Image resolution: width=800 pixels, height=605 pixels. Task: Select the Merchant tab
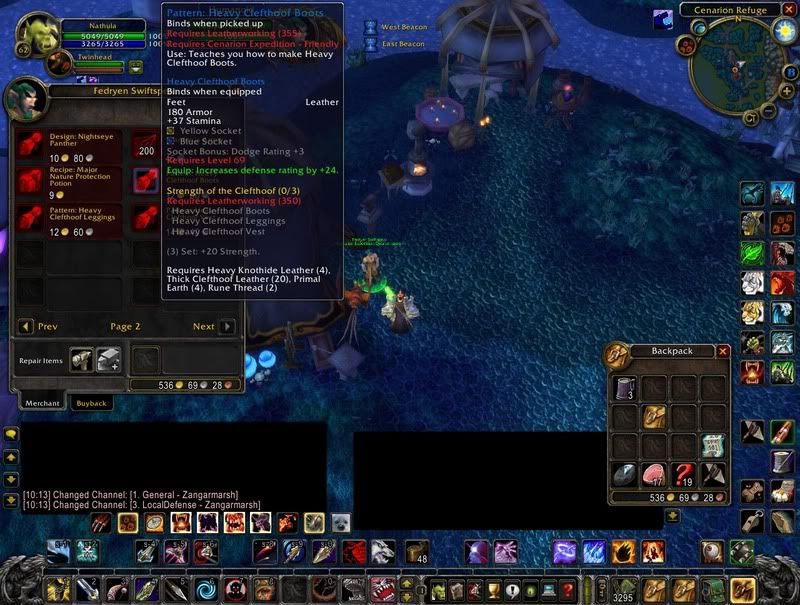[x=41, y=402]
